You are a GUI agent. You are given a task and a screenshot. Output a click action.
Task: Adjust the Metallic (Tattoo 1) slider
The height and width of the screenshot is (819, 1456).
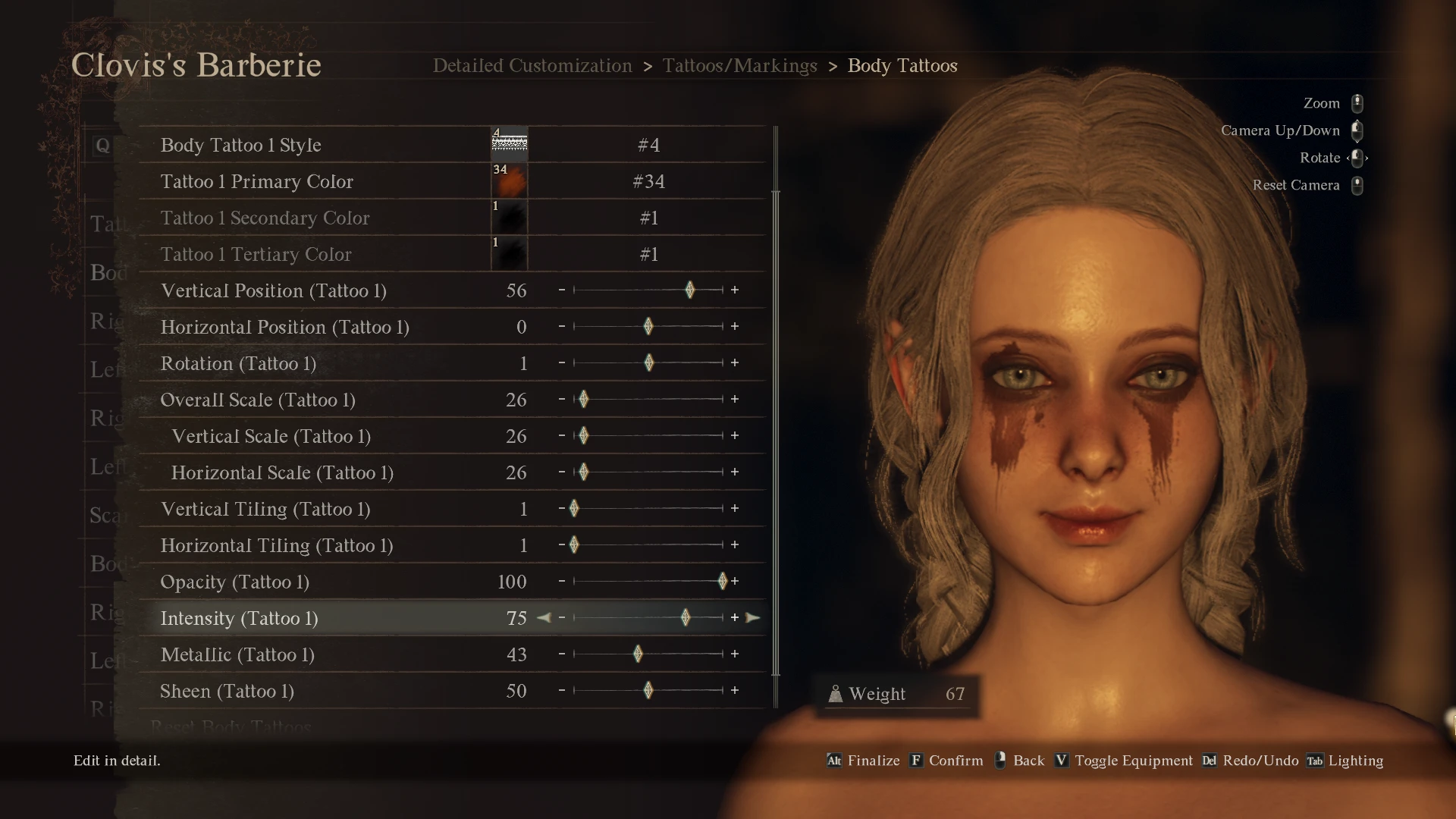pos(638,654)
